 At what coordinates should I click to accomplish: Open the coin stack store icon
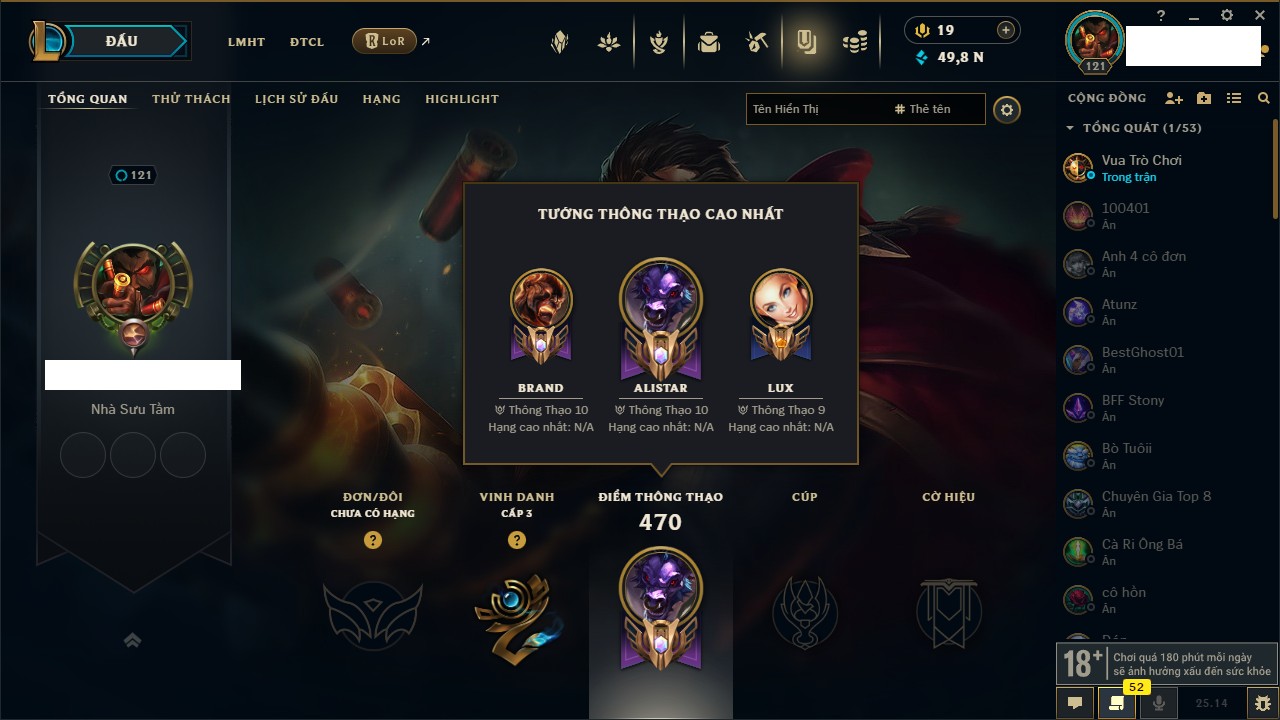[x=855, y=42]
